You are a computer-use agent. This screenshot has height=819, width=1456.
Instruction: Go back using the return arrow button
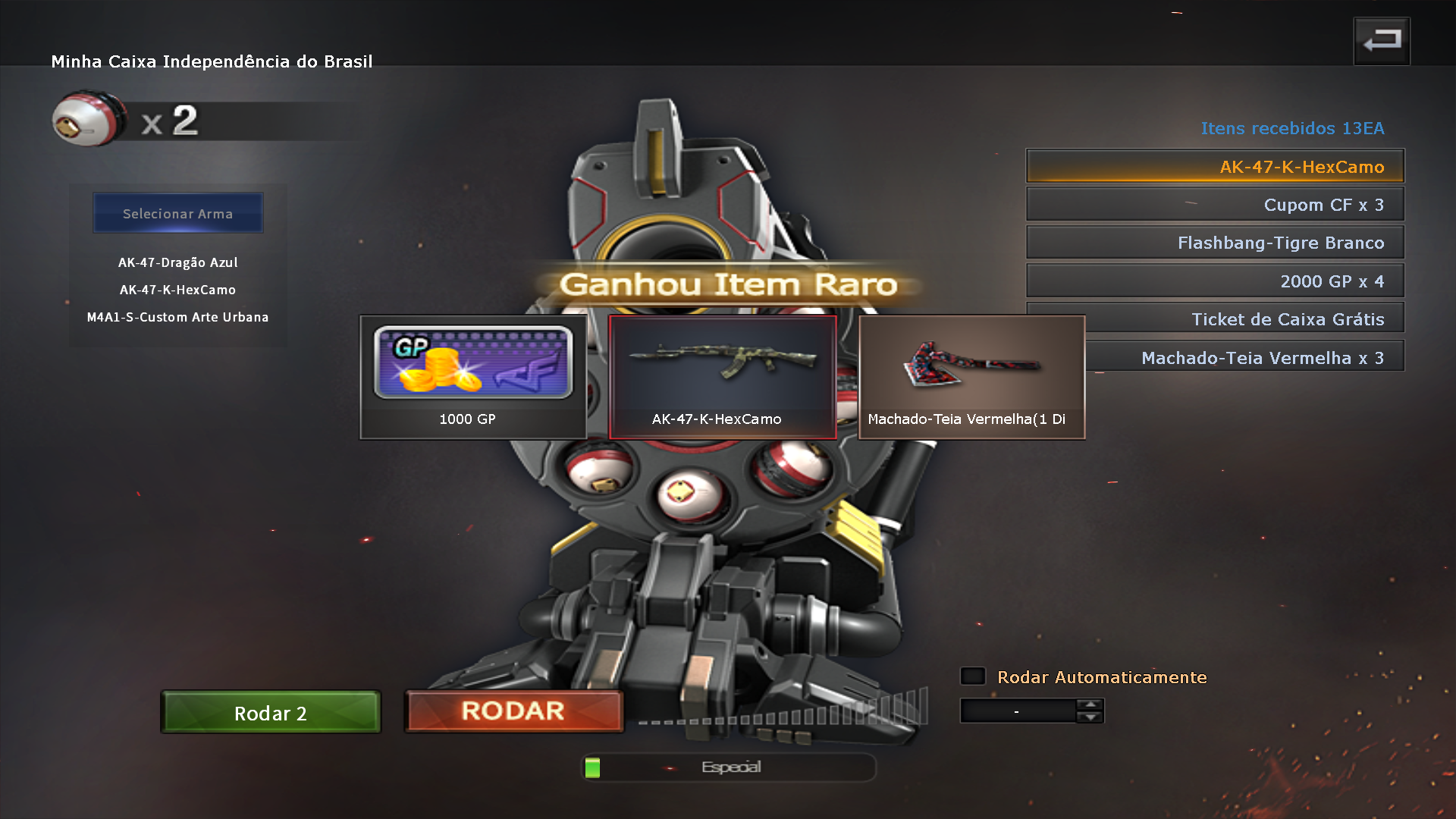[1381, 41]
